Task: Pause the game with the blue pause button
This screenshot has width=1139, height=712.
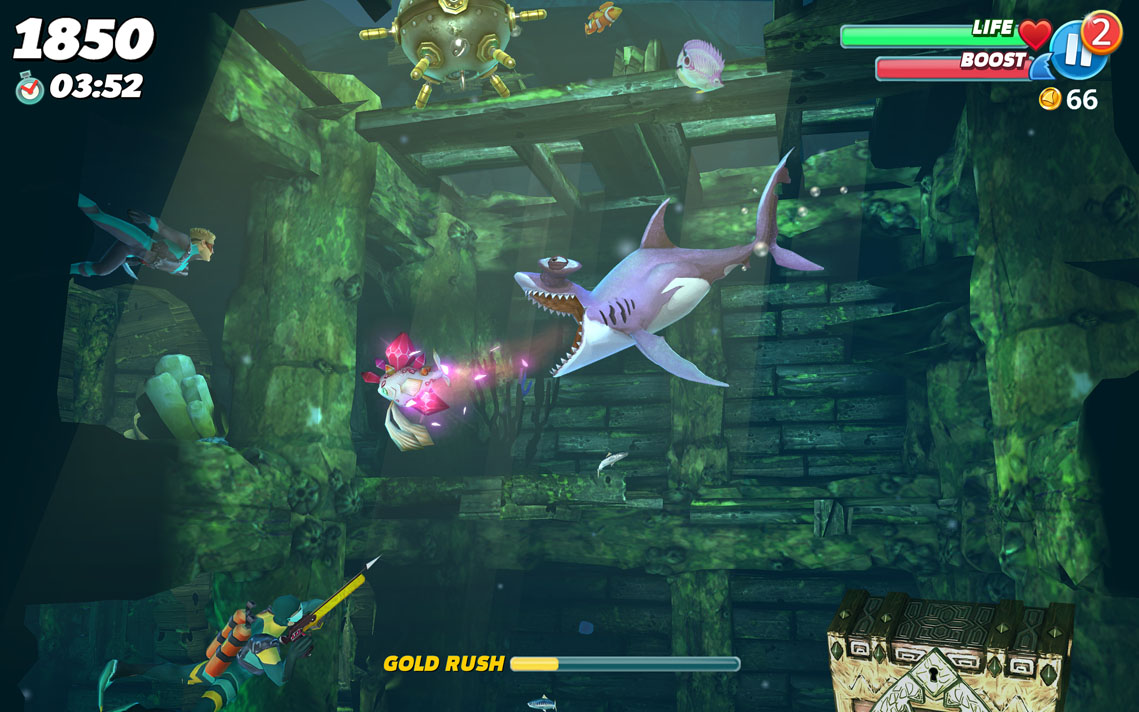Action: click(1077, 52)
